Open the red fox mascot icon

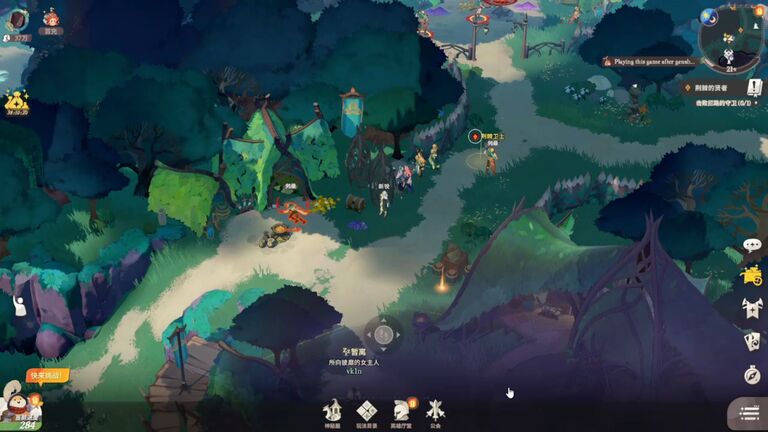point(50,18)
